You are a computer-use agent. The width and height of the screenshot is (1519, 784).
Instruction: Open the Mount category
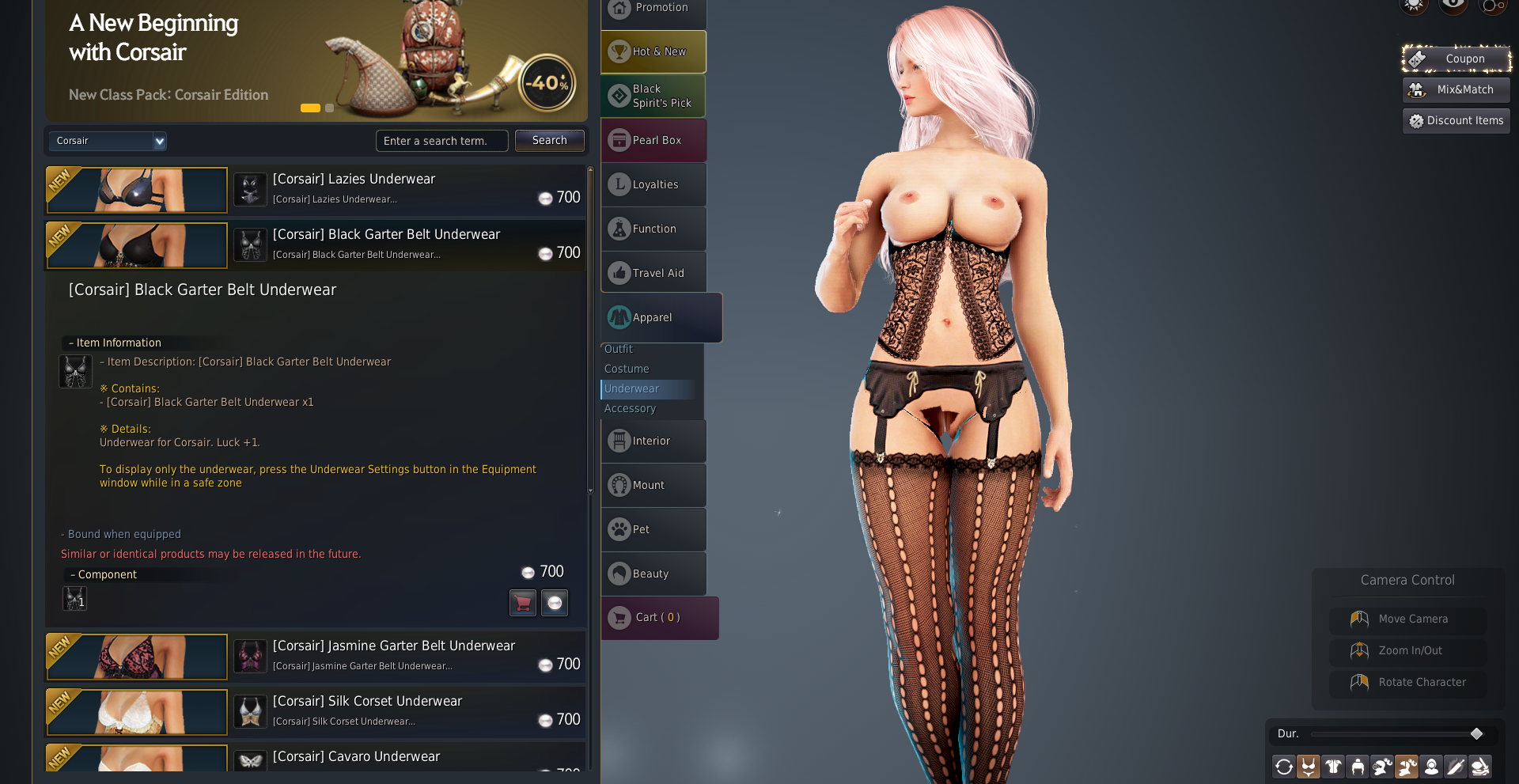pos(653,485)
